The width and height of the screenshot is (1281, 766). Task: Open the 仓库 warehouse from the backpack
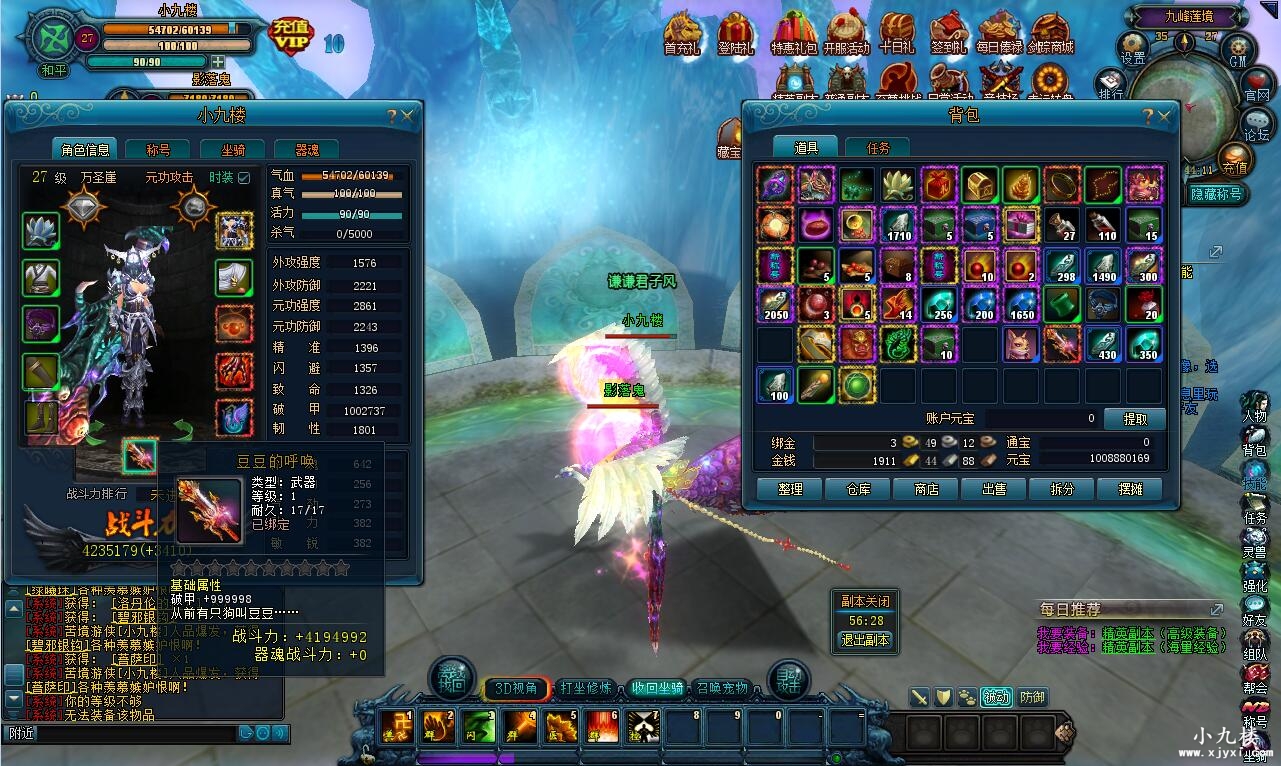pos(860,489)
